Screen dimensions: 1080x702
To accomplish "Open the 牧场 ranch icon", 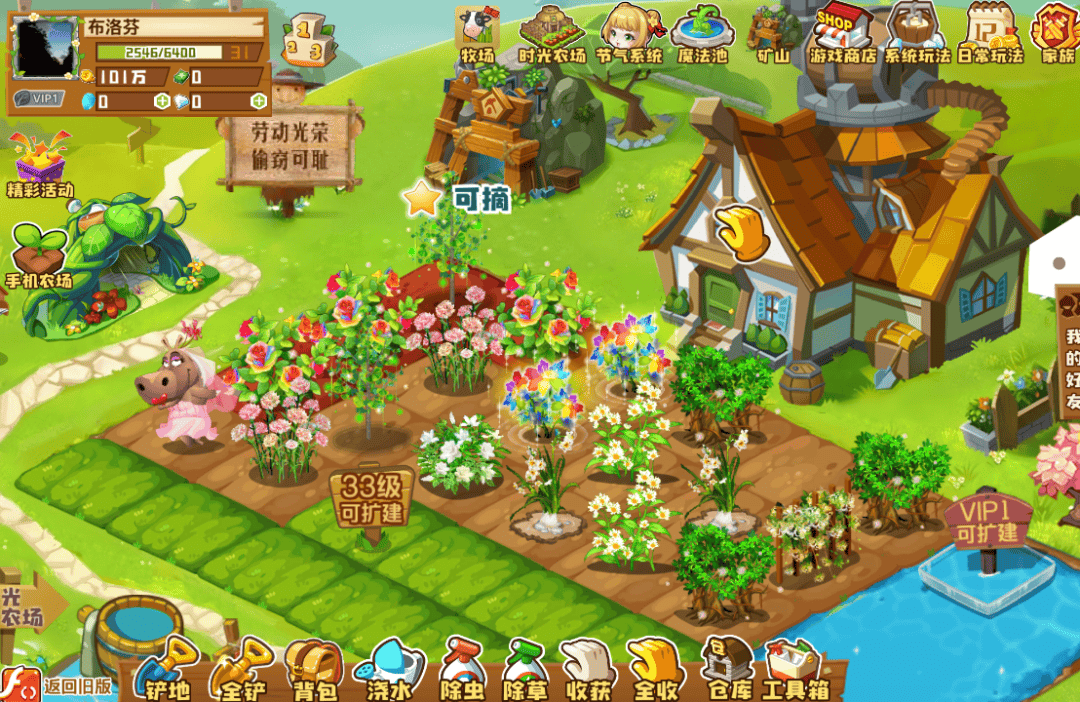I will (477, 34).
